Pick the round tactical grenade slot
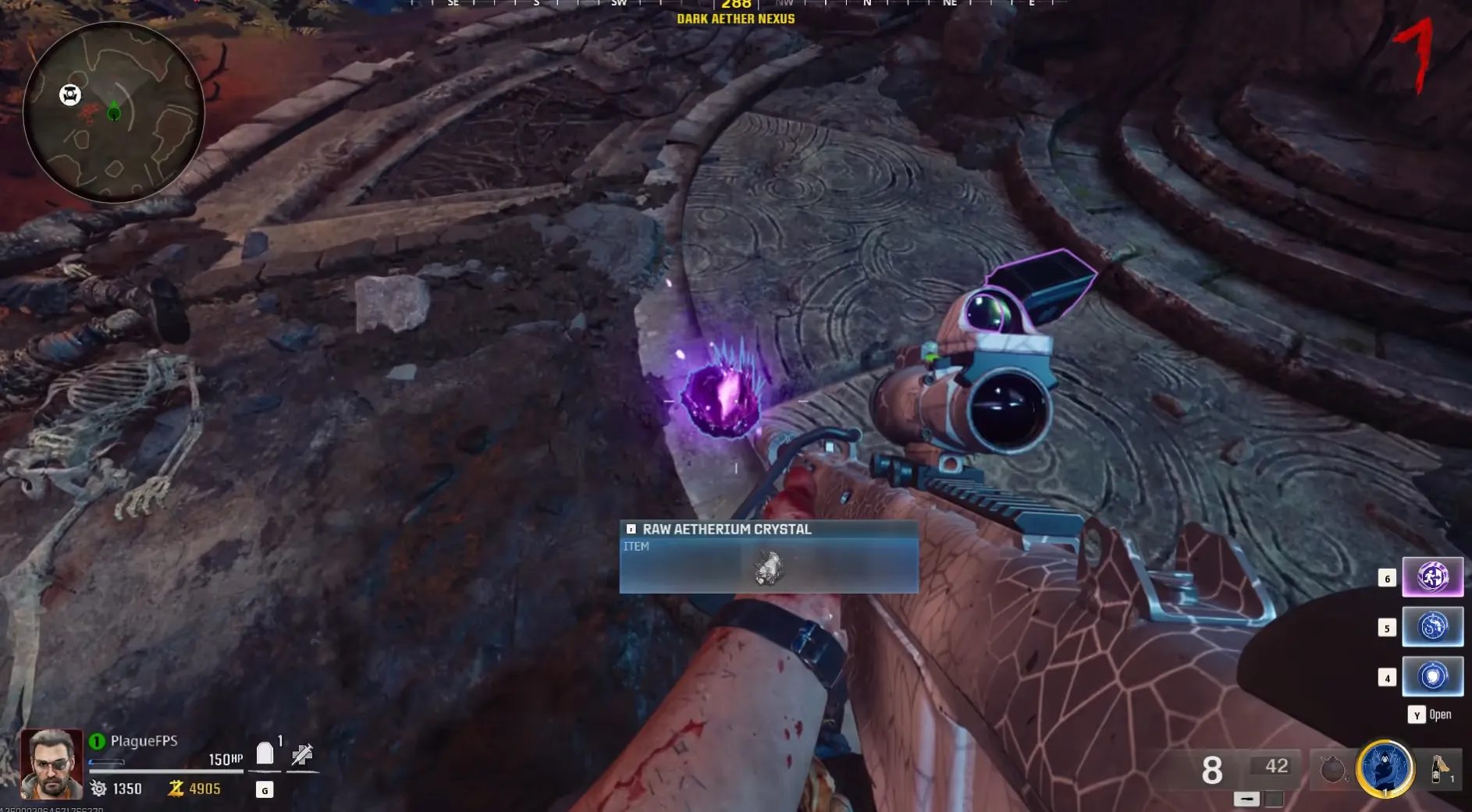The width and height of the screenshot is (1472, 812). pyautogui.click(x=1332, y=770)
